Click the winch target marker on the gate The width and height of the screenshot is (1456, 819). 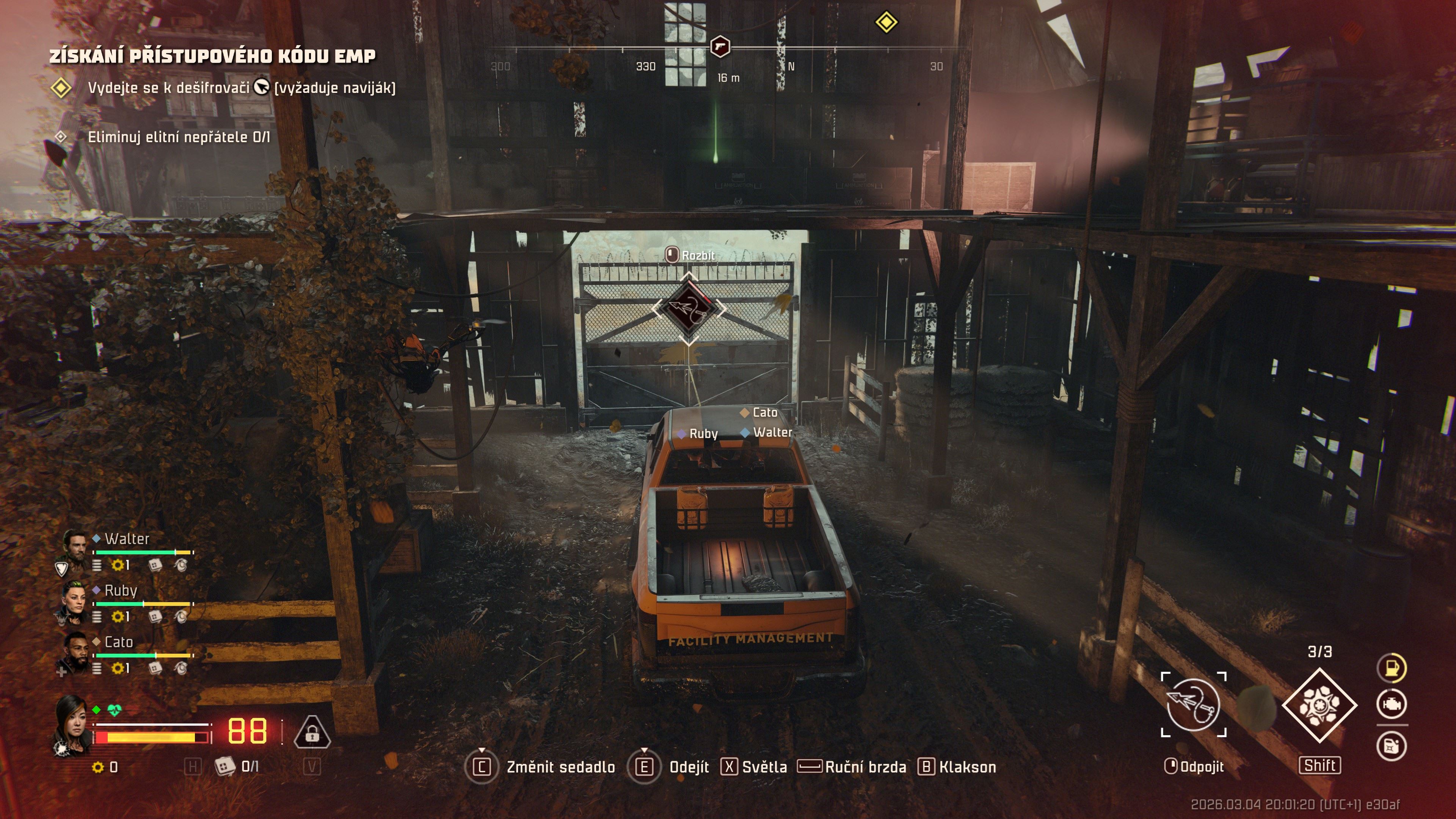coord(689,309)
